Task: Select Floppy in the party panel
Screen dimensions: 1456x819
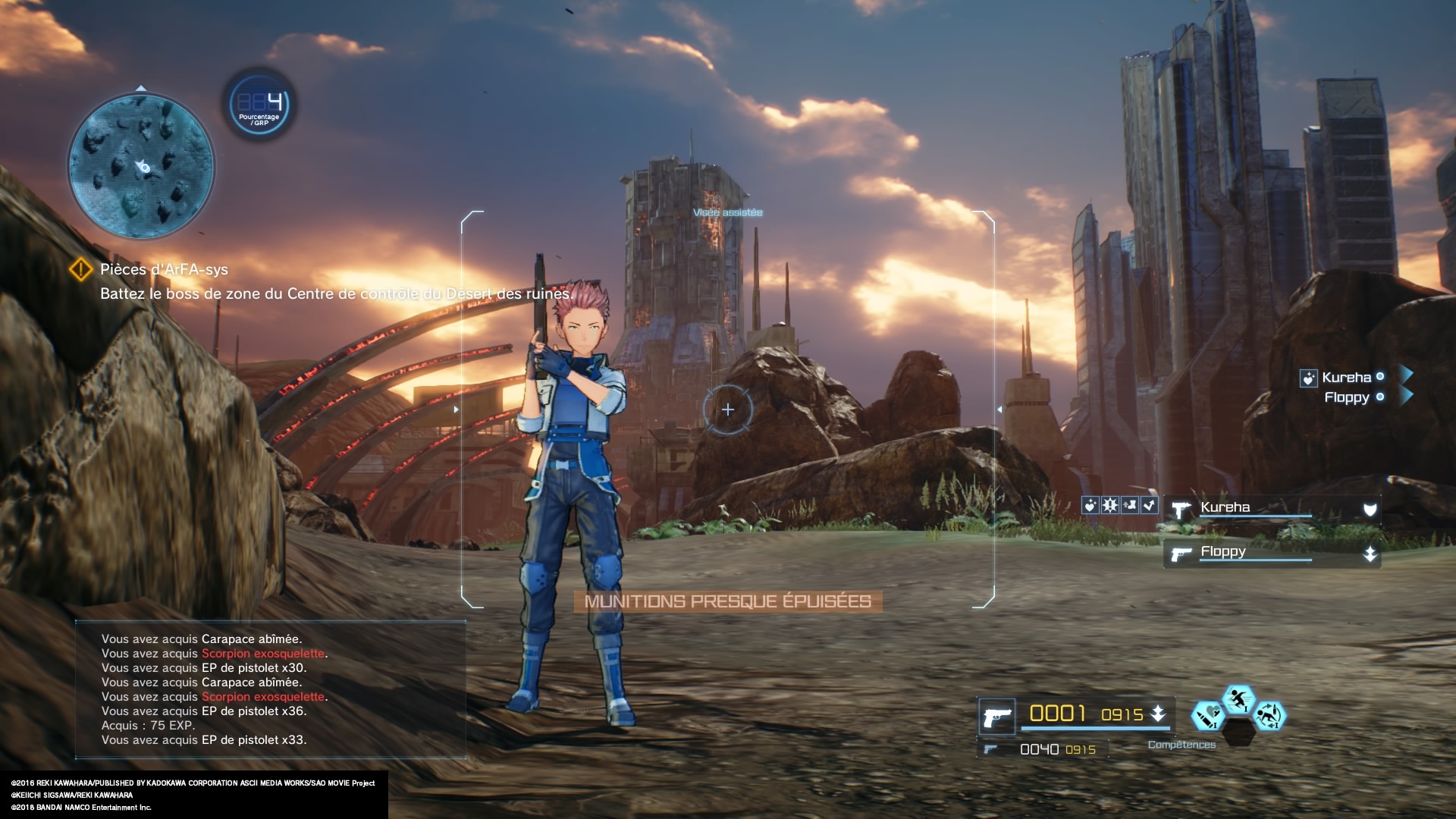Action: [x=1272, y=553]
